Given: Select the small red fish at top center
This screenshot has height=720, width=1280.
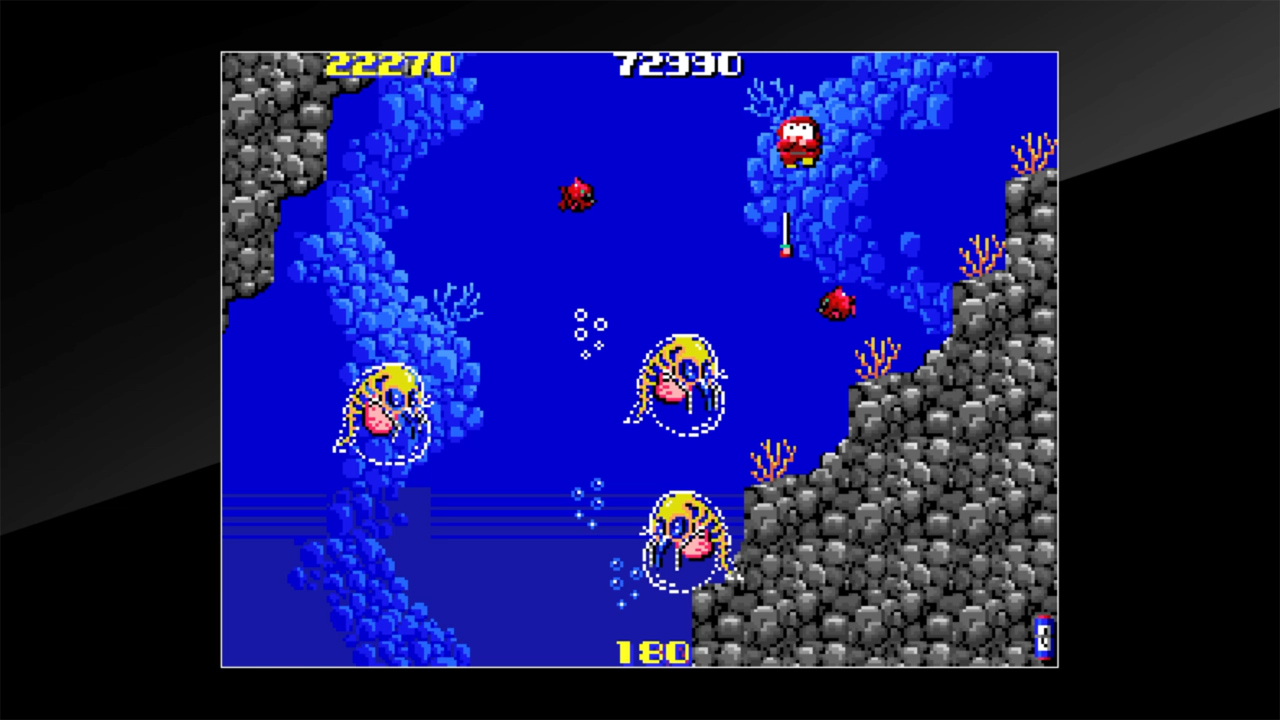Looking at the screenshot, I should point(578,194).
